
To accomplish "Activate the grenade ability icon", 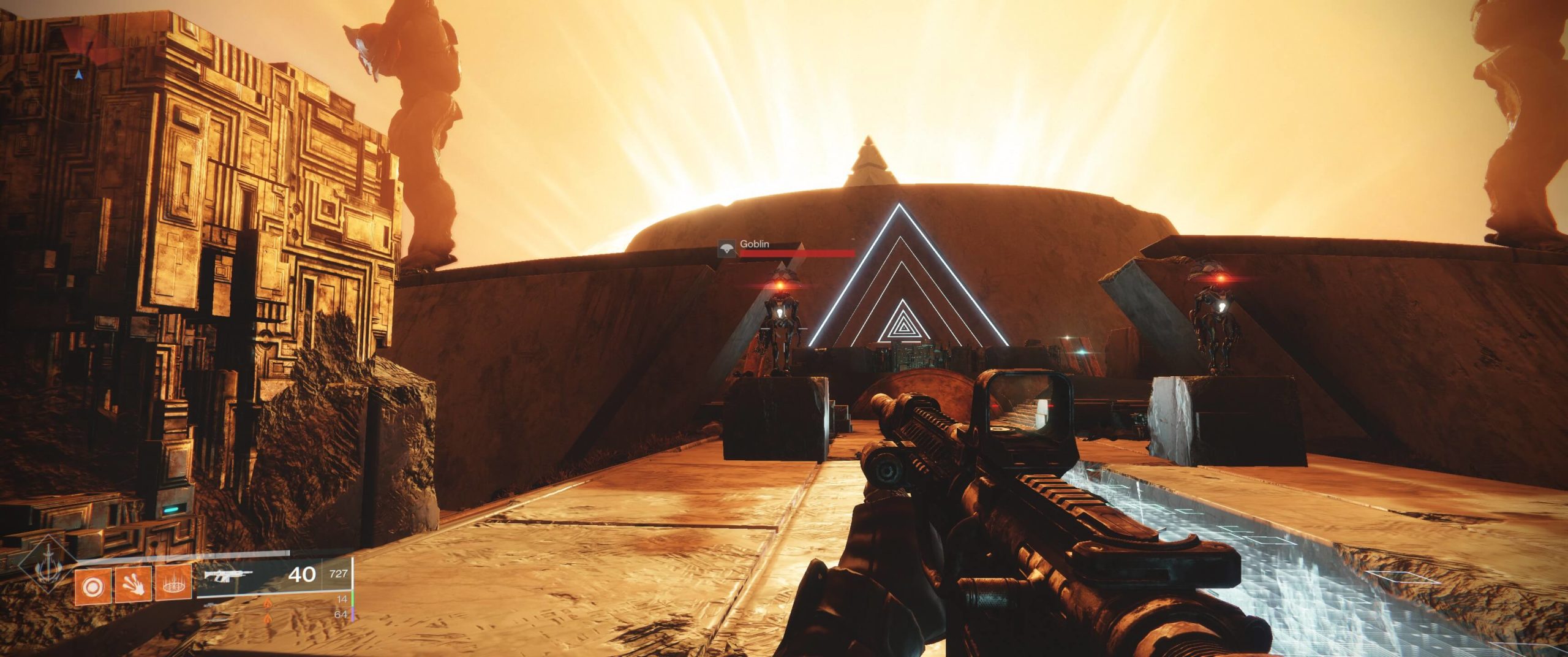I will click(93, 587).
